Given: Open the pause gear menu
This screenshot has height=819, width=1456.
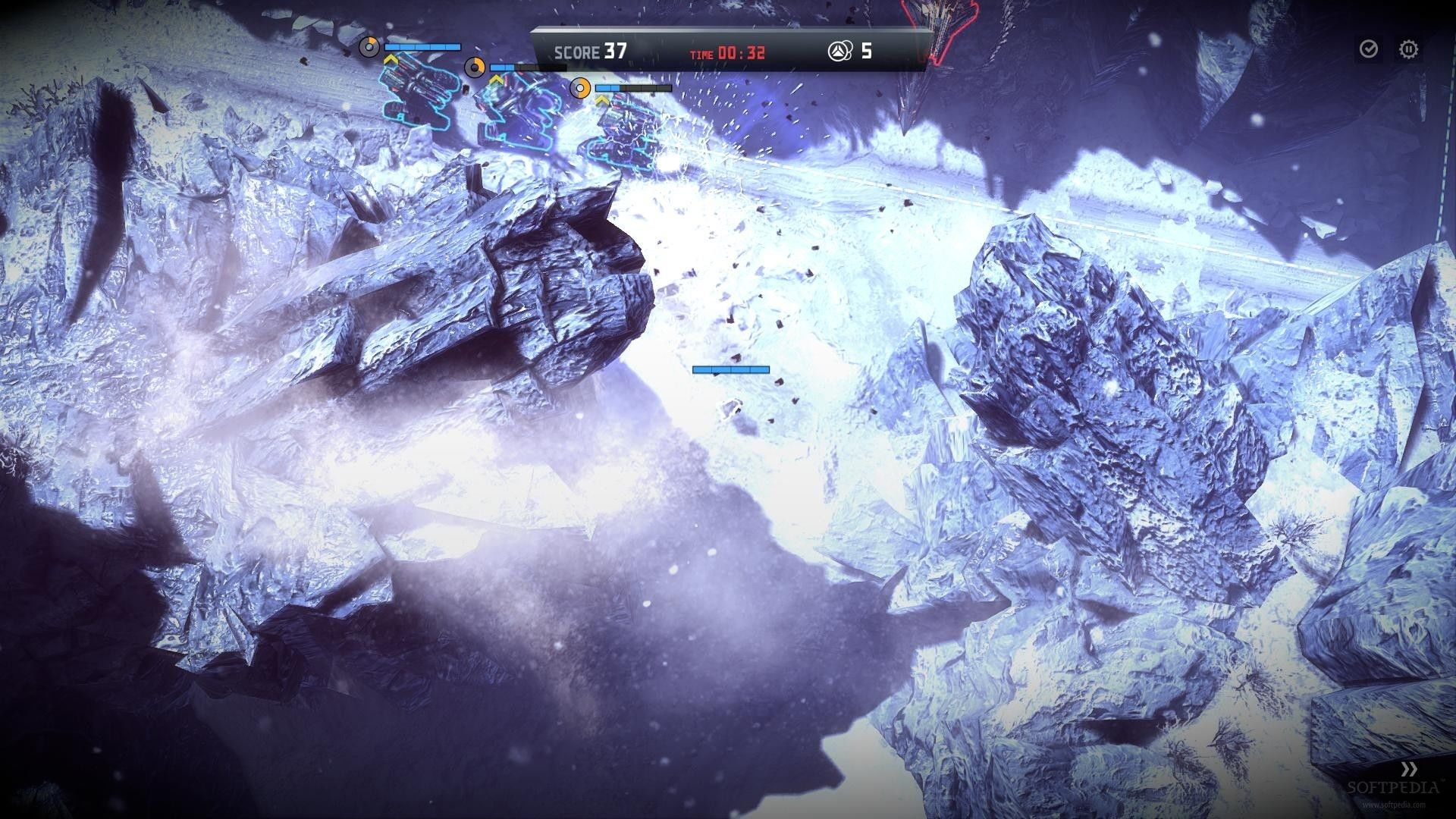Looking at the screenshot, I should (x=1408, y=50).
